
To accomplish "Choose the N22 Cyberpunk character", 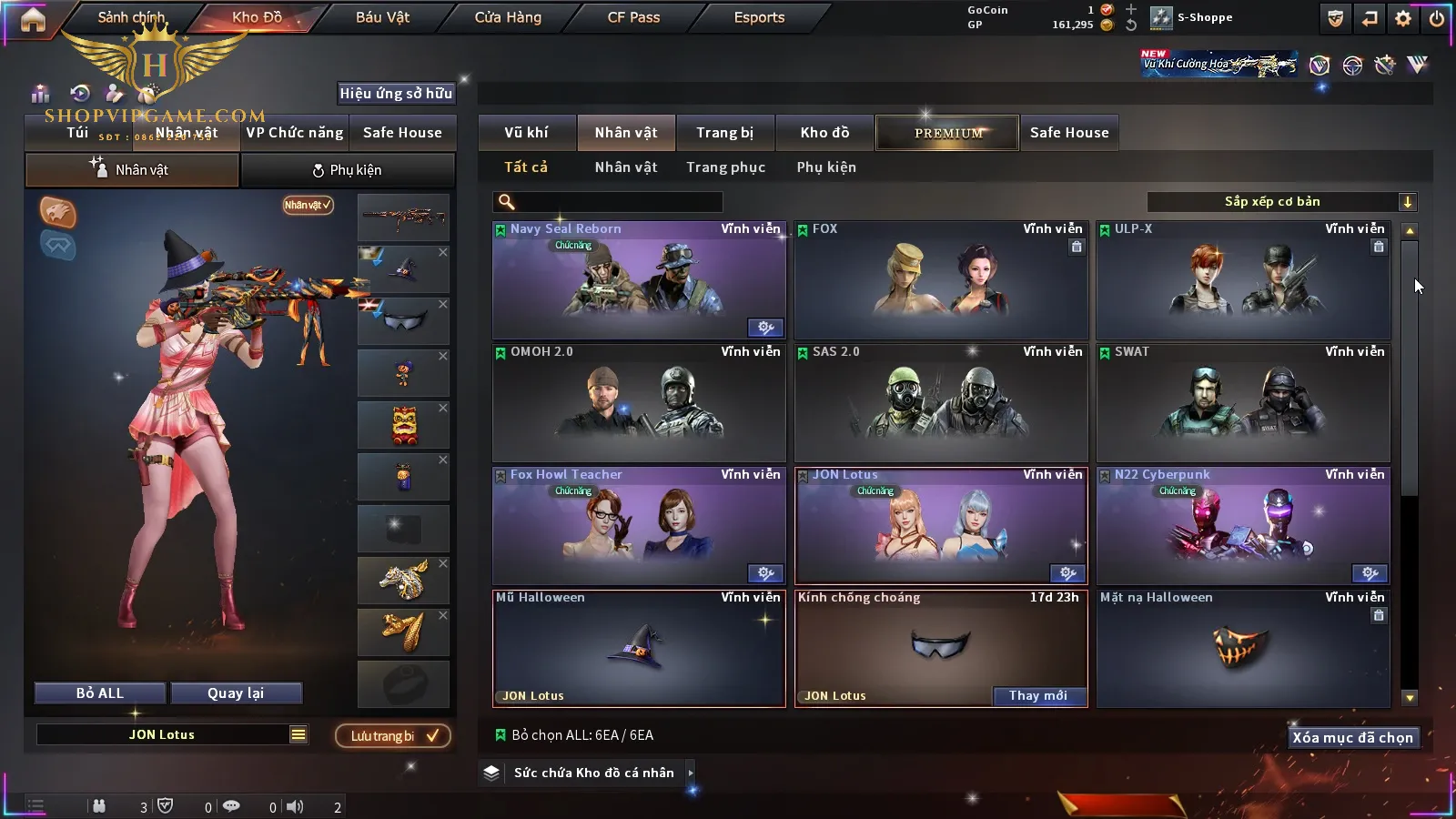I will [1242, 526].
